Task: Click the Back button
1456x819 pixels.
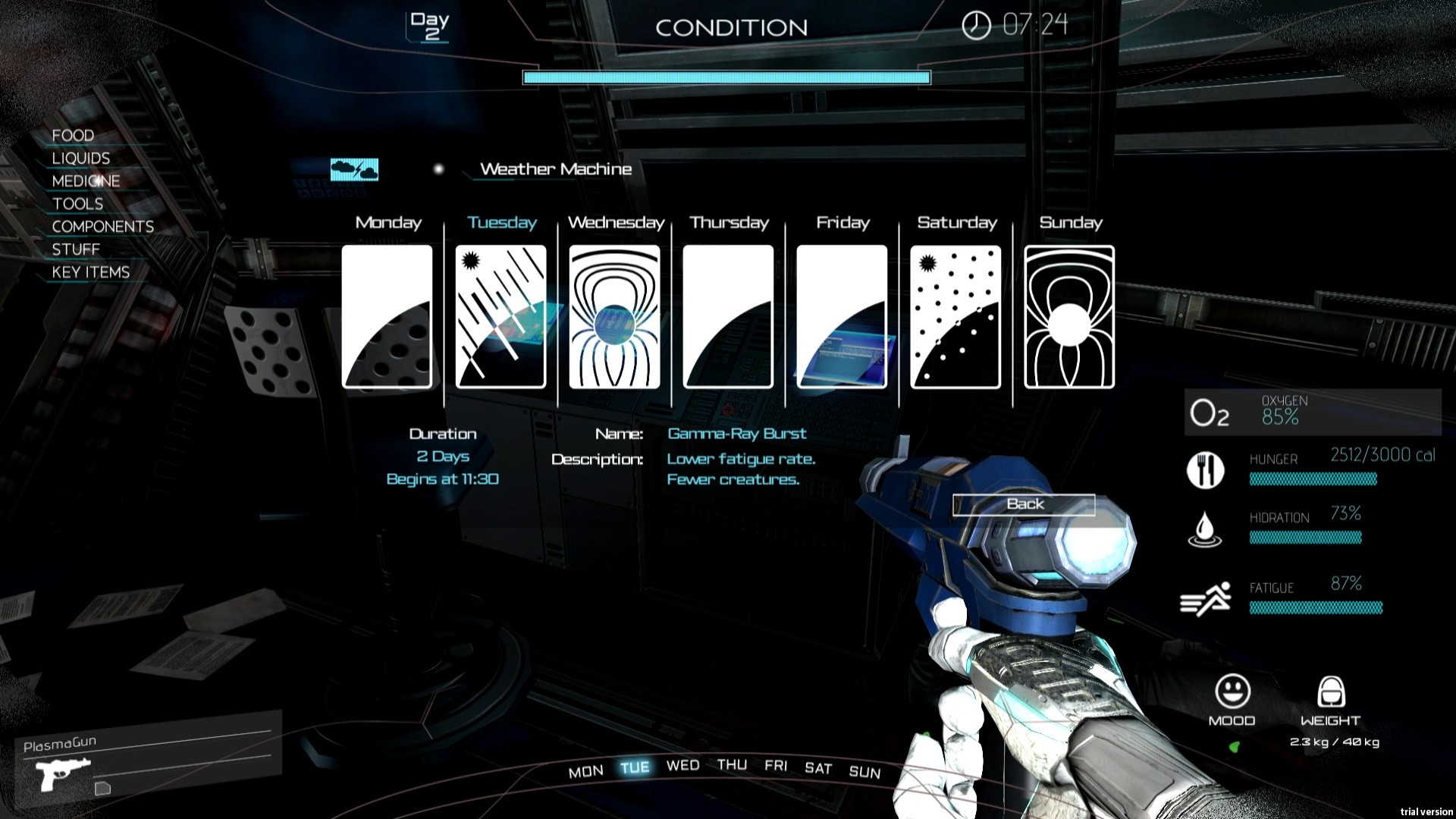Action: coord(1024,504)
